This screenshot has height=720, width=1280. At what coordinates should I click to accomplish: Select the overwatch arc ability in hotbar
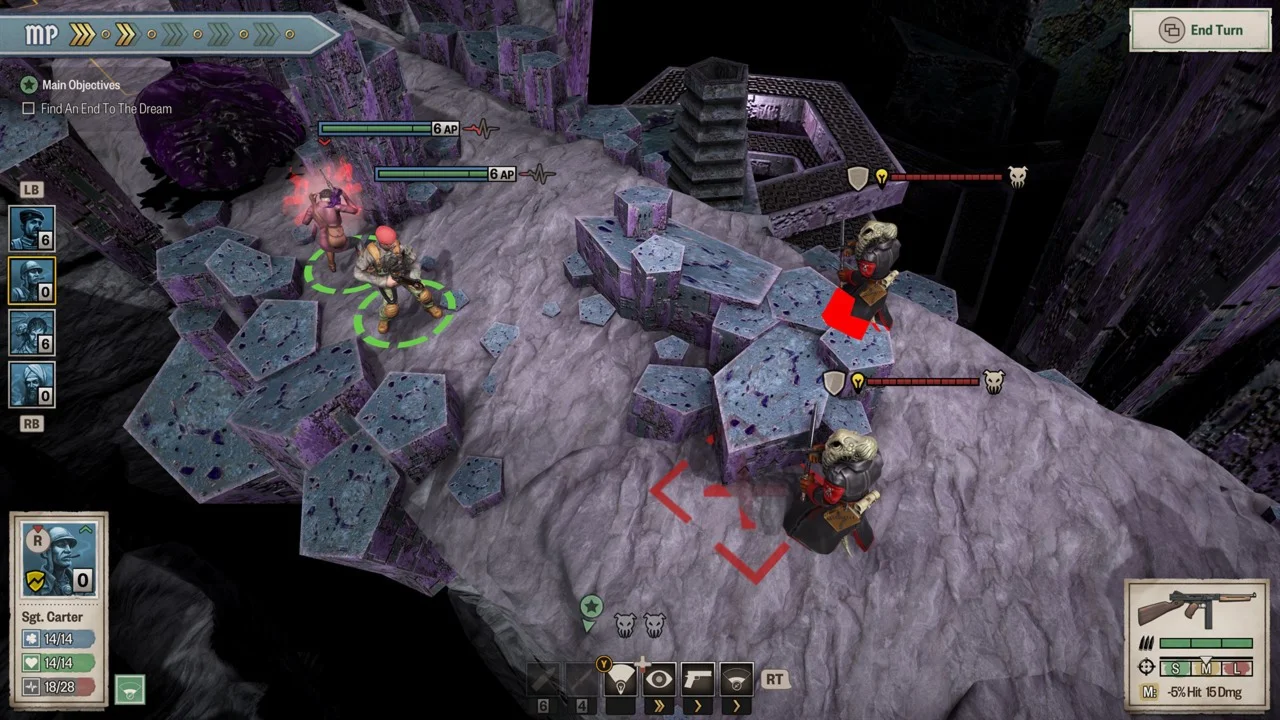click(737, 682)
